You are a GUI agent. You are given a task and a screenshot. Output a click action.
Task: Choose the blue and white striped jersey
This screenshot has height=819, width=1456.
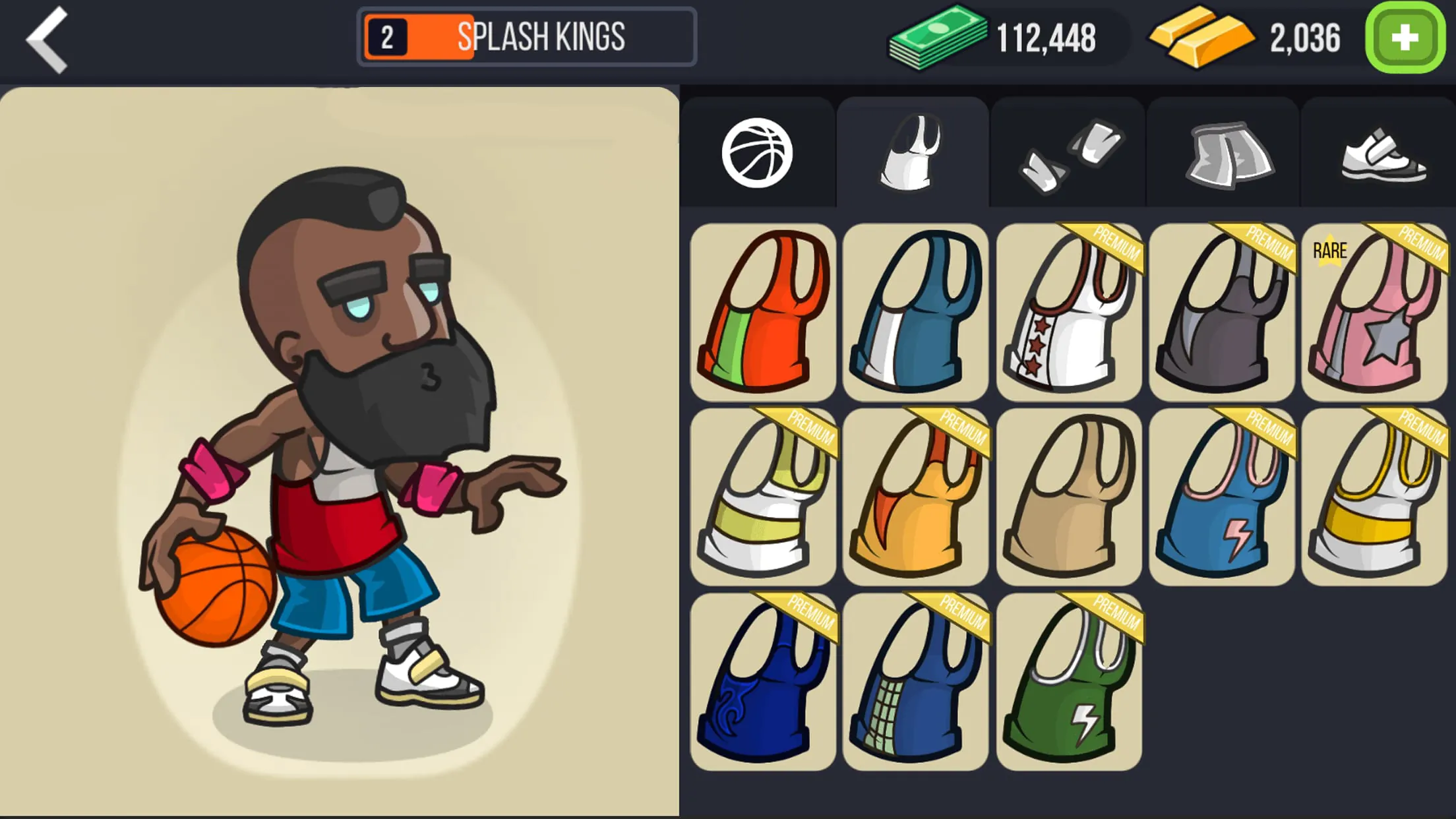915,310
